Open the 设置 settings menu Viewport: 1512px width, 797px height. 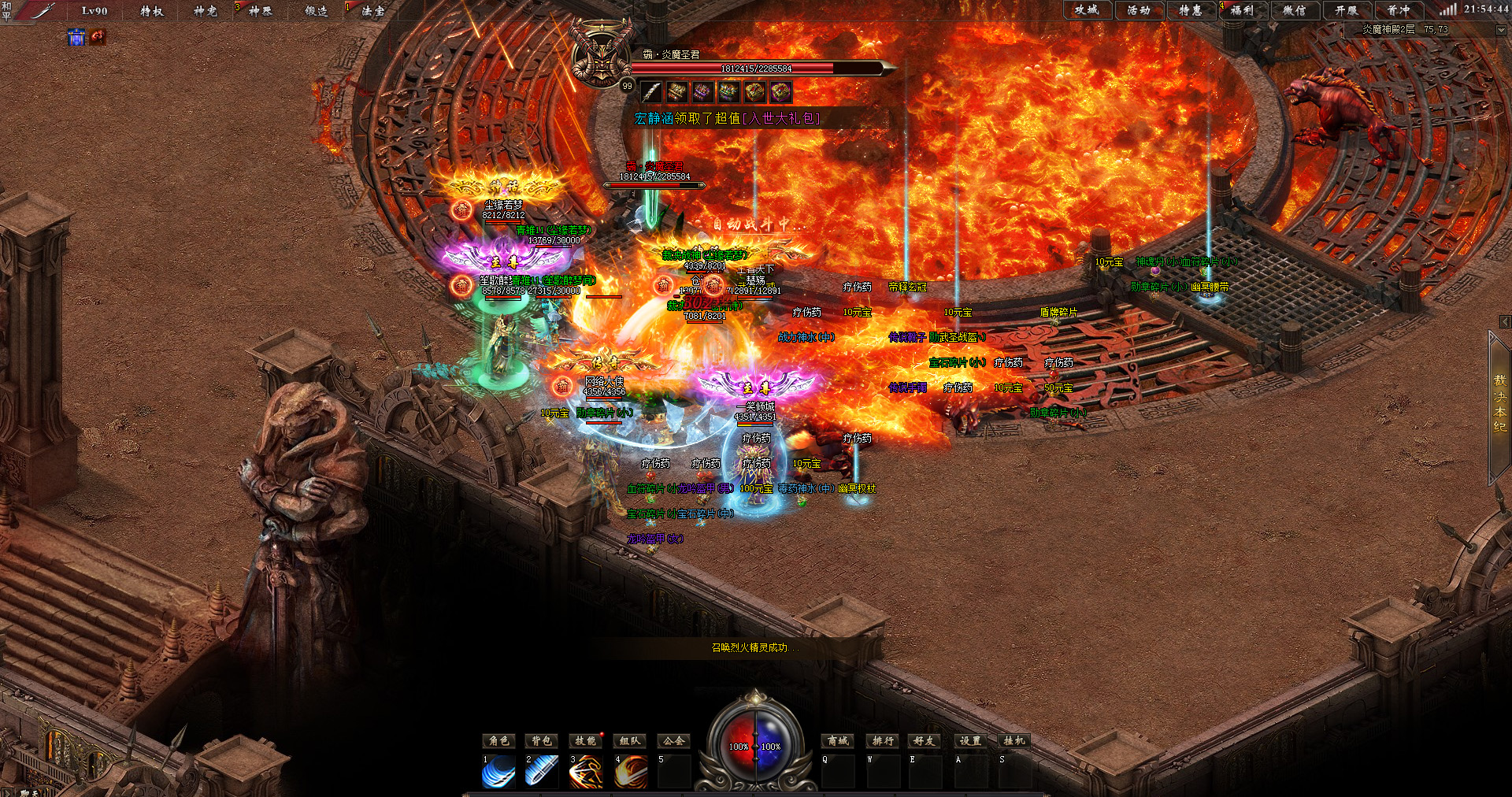coord(970,741)
